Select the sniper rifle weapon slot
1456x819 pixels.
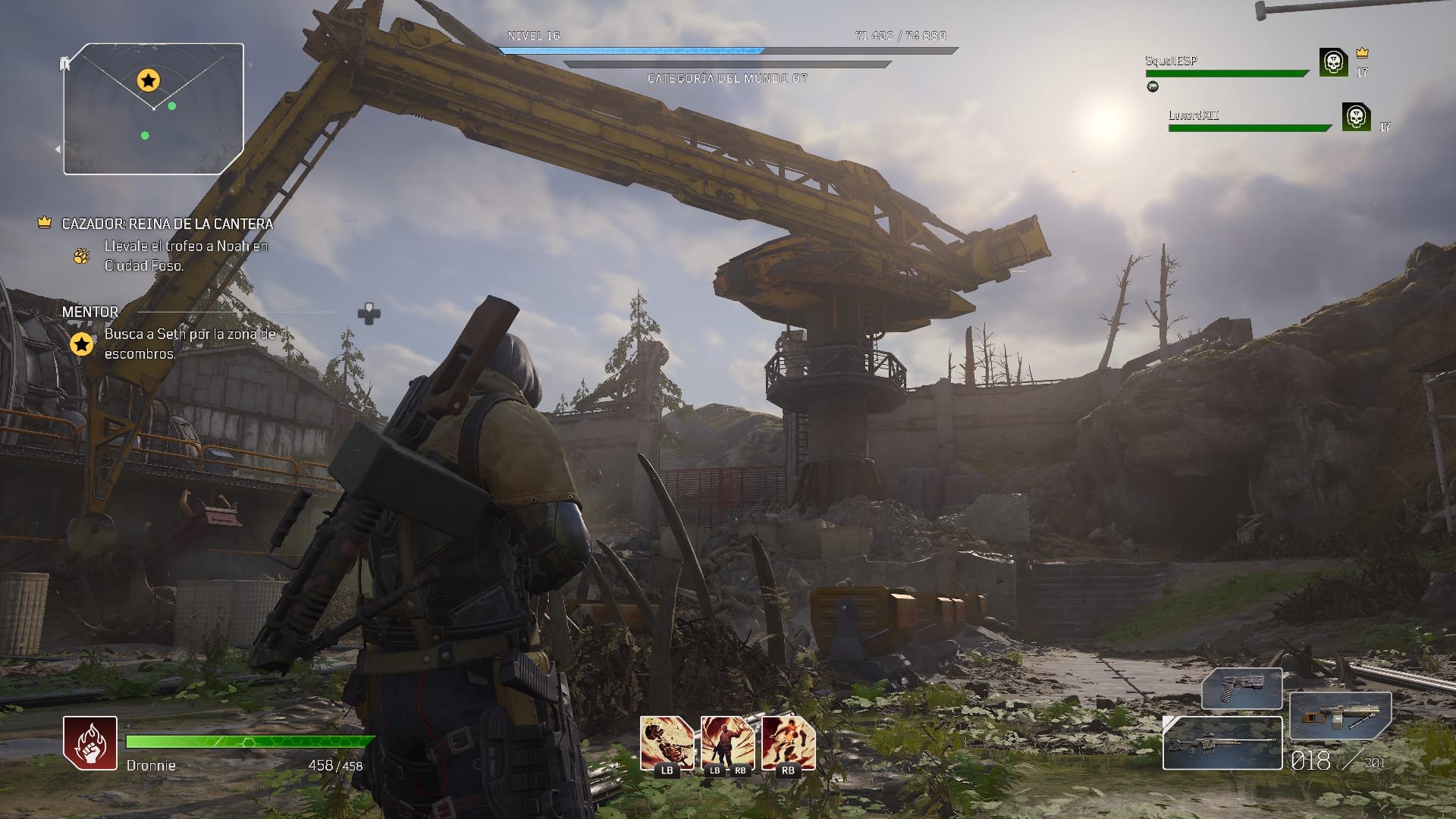pos(1222,743)
